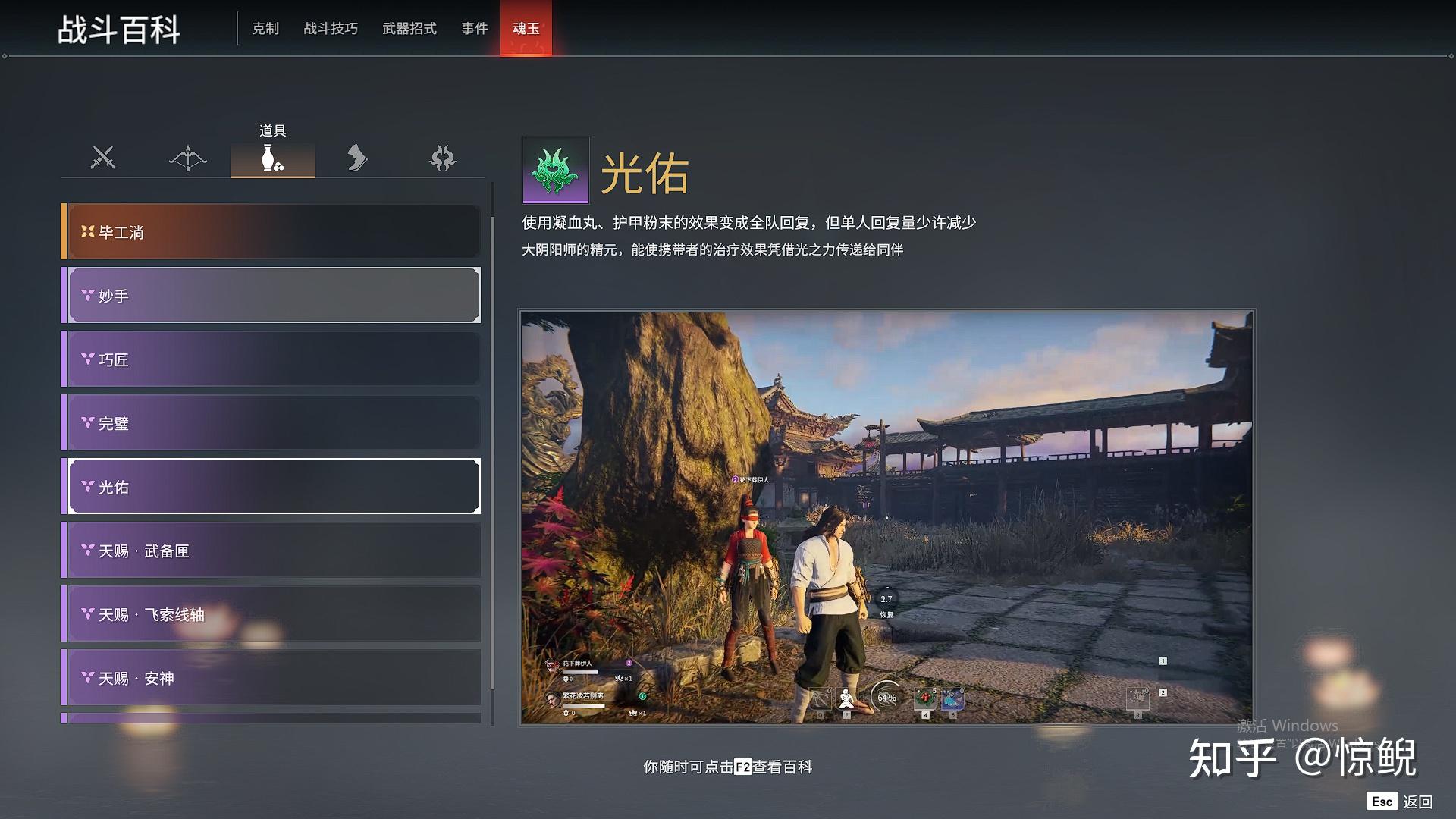Pick the flame-shaped fourth category icon
The height and width of the screenshot is (819, 1456).
click(357, 158)
